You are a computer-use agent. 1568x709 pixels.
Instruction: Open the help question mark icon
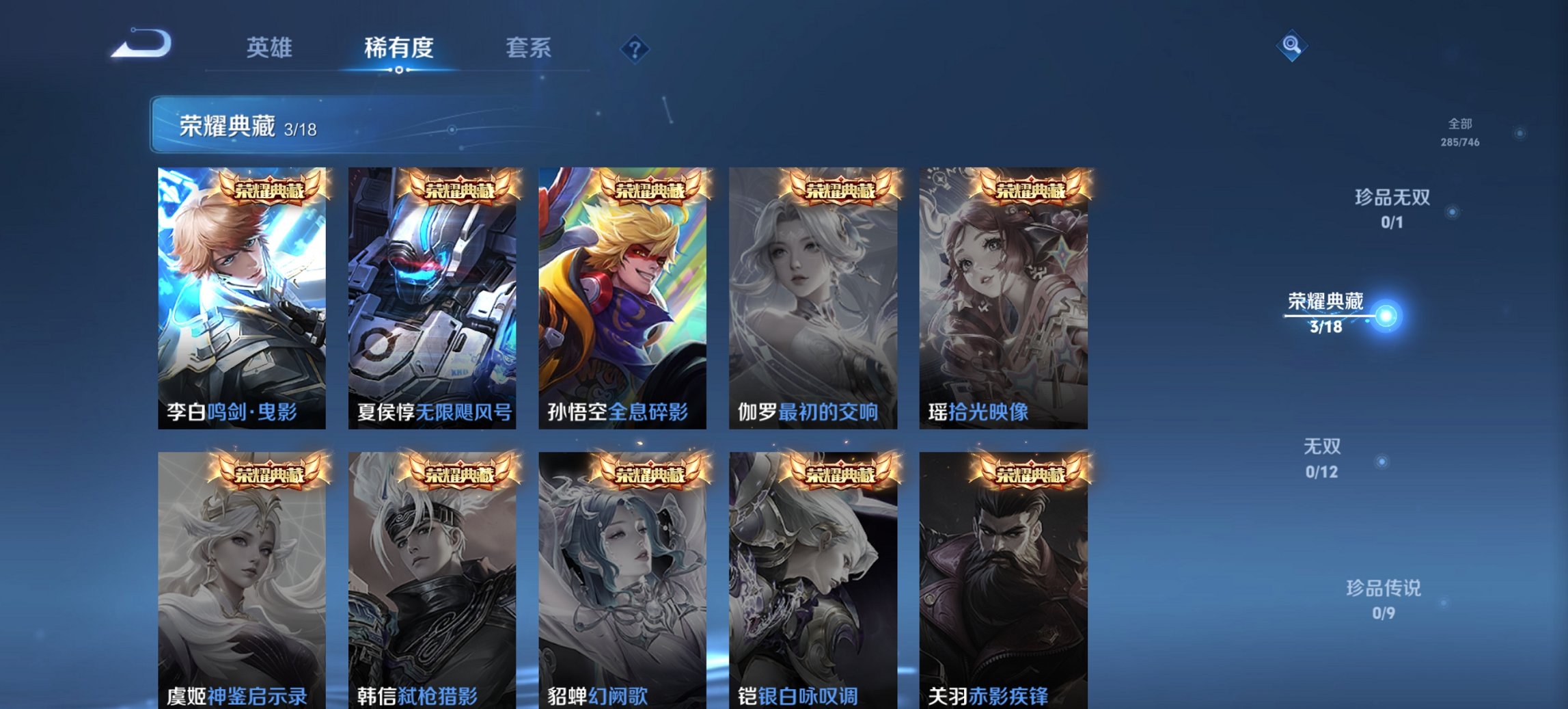coord(633,49)
